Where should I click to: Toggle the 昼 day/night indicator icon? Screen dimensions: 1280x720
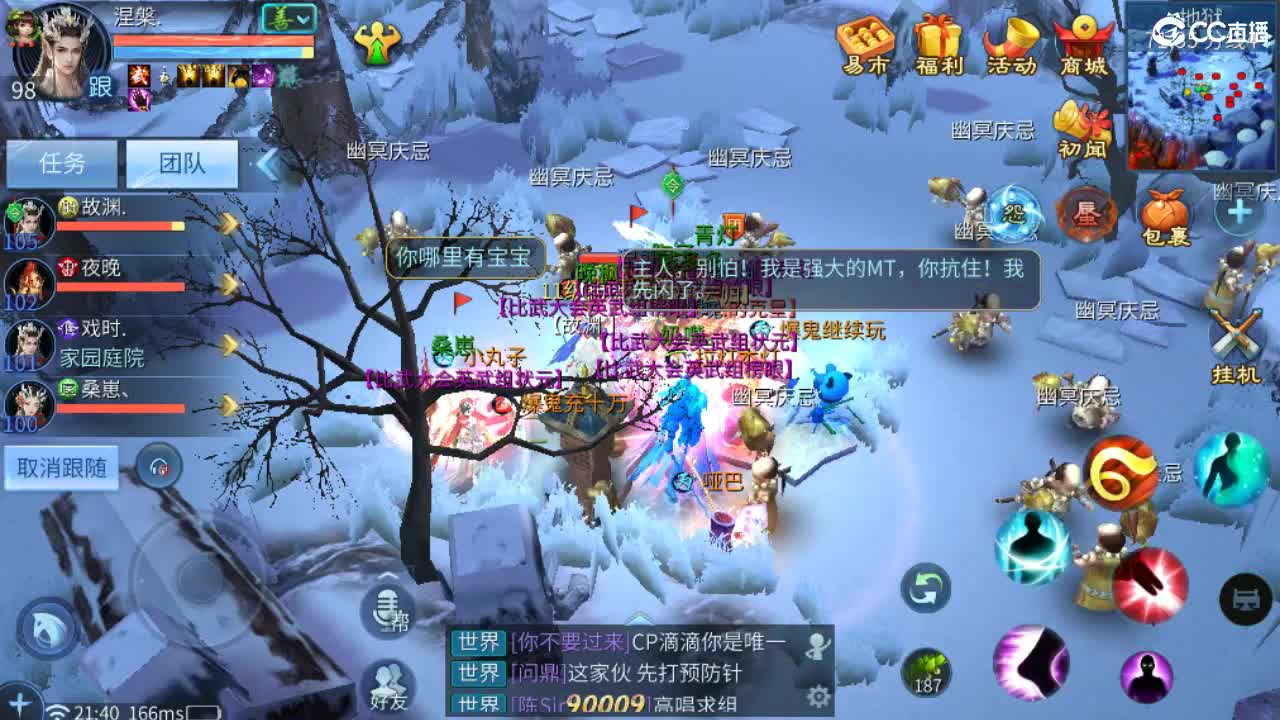click(x=1090, y=213)
